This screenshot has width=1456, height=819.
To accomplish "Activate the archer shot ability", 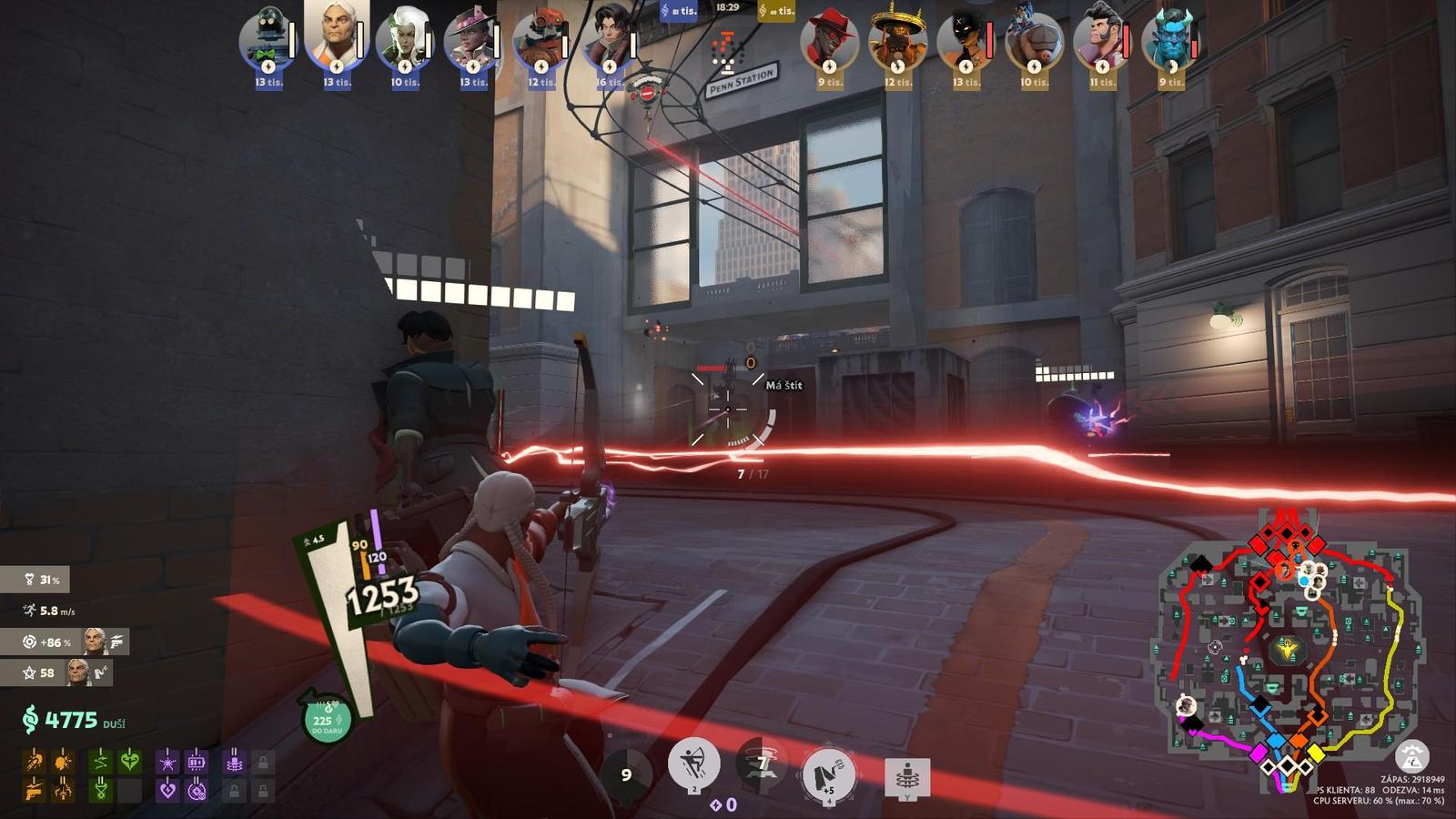I will [693, 763].
